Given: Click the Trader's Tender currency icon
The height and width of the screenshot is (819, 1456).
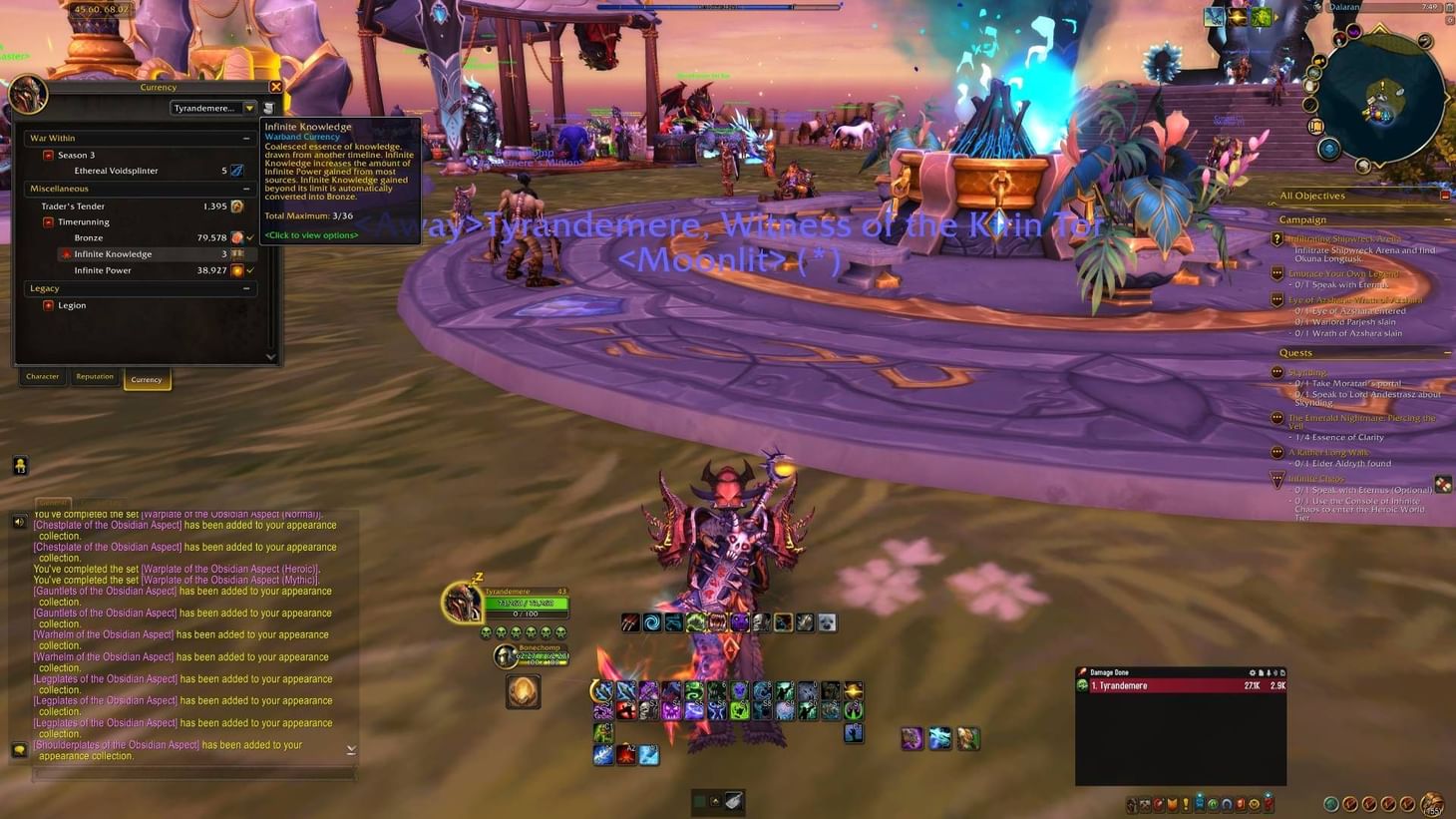Looking at the screenshot, I should 235,205.
